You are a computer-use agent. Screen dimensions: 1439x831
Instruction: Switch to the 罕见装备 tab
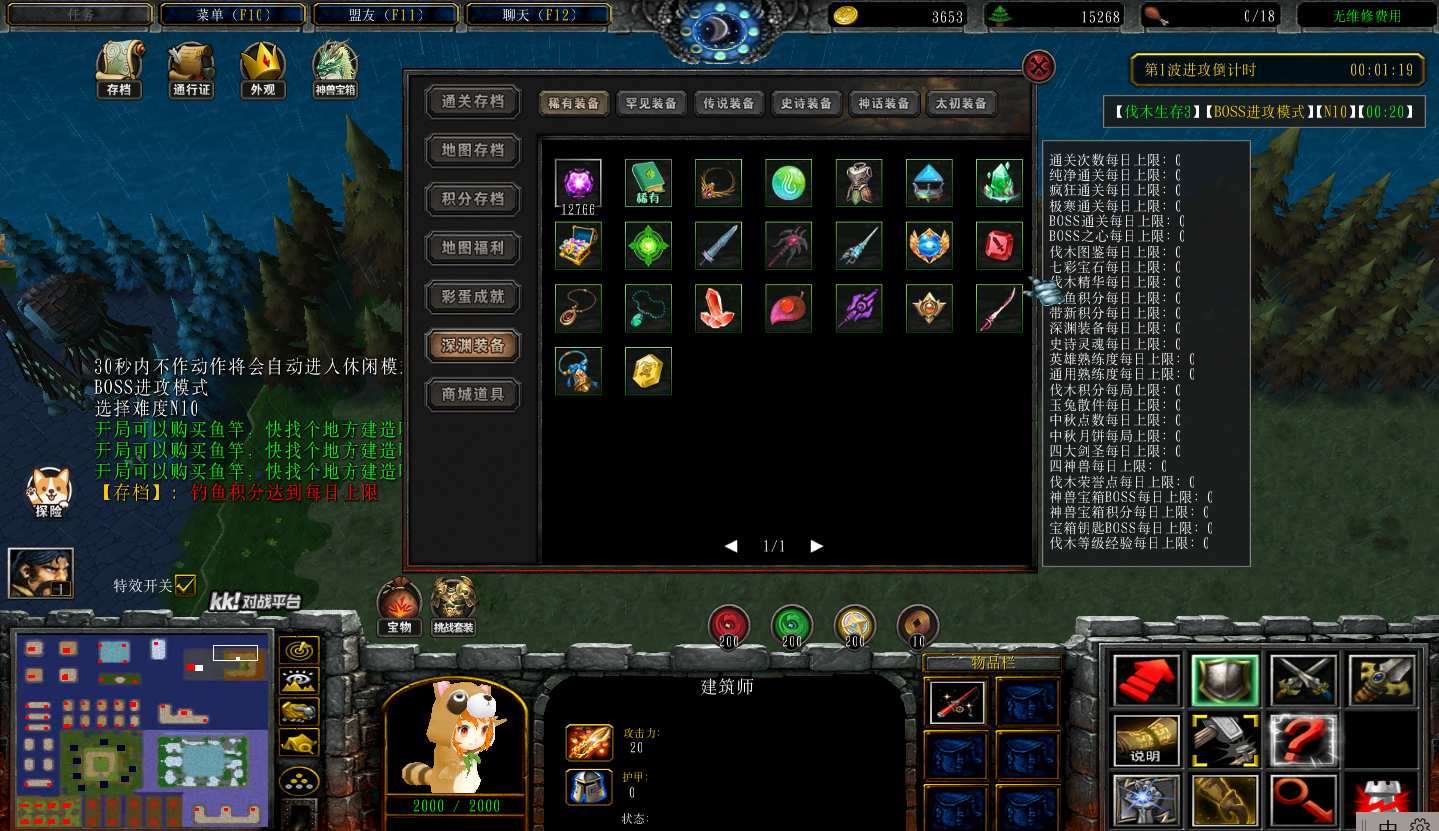pyautogui.click(x=650, y=103)
